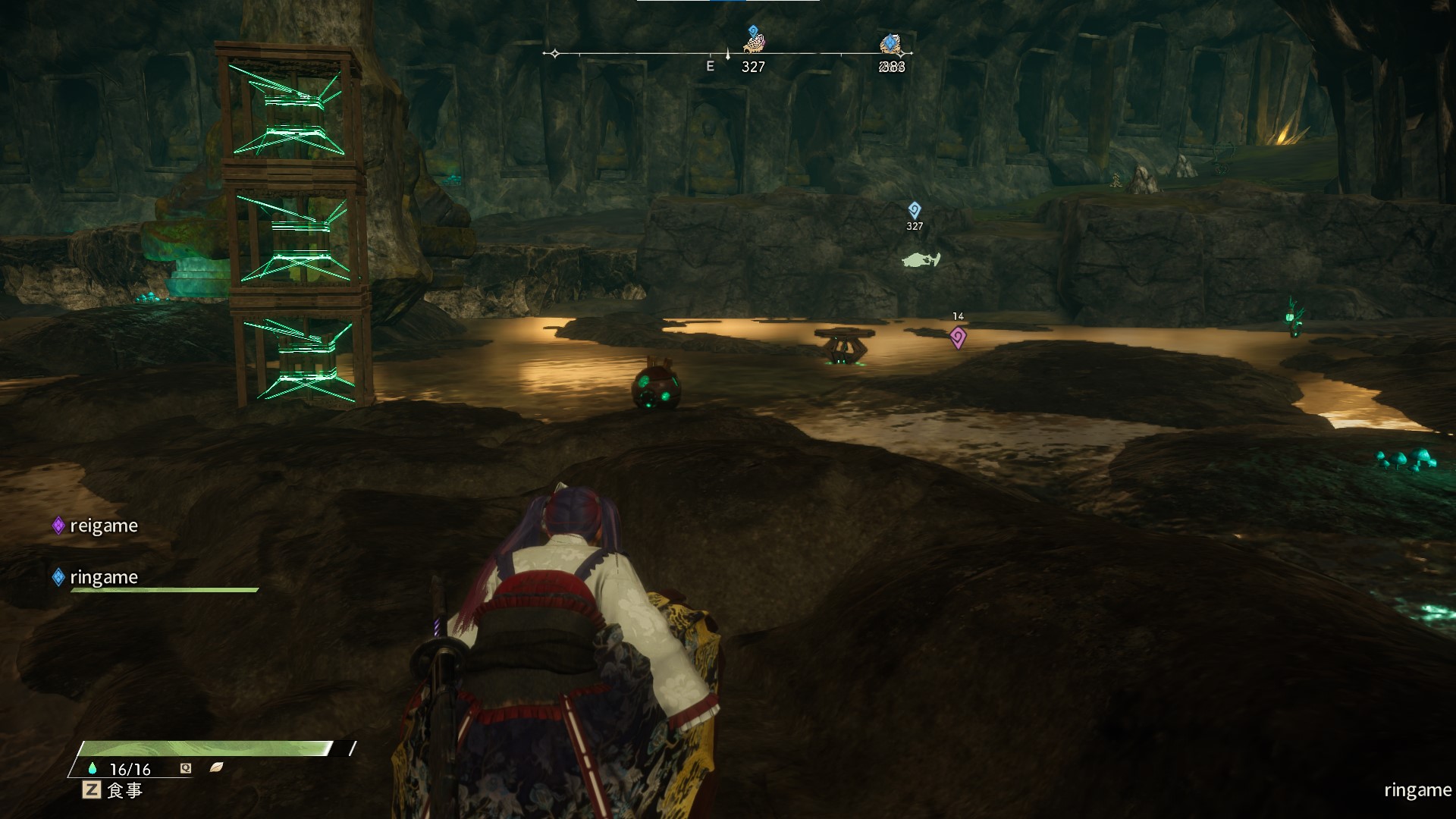This screenshot has height=819, width=1456.
Task: Click the white fish target icon
Action: [x=921, y=260]
